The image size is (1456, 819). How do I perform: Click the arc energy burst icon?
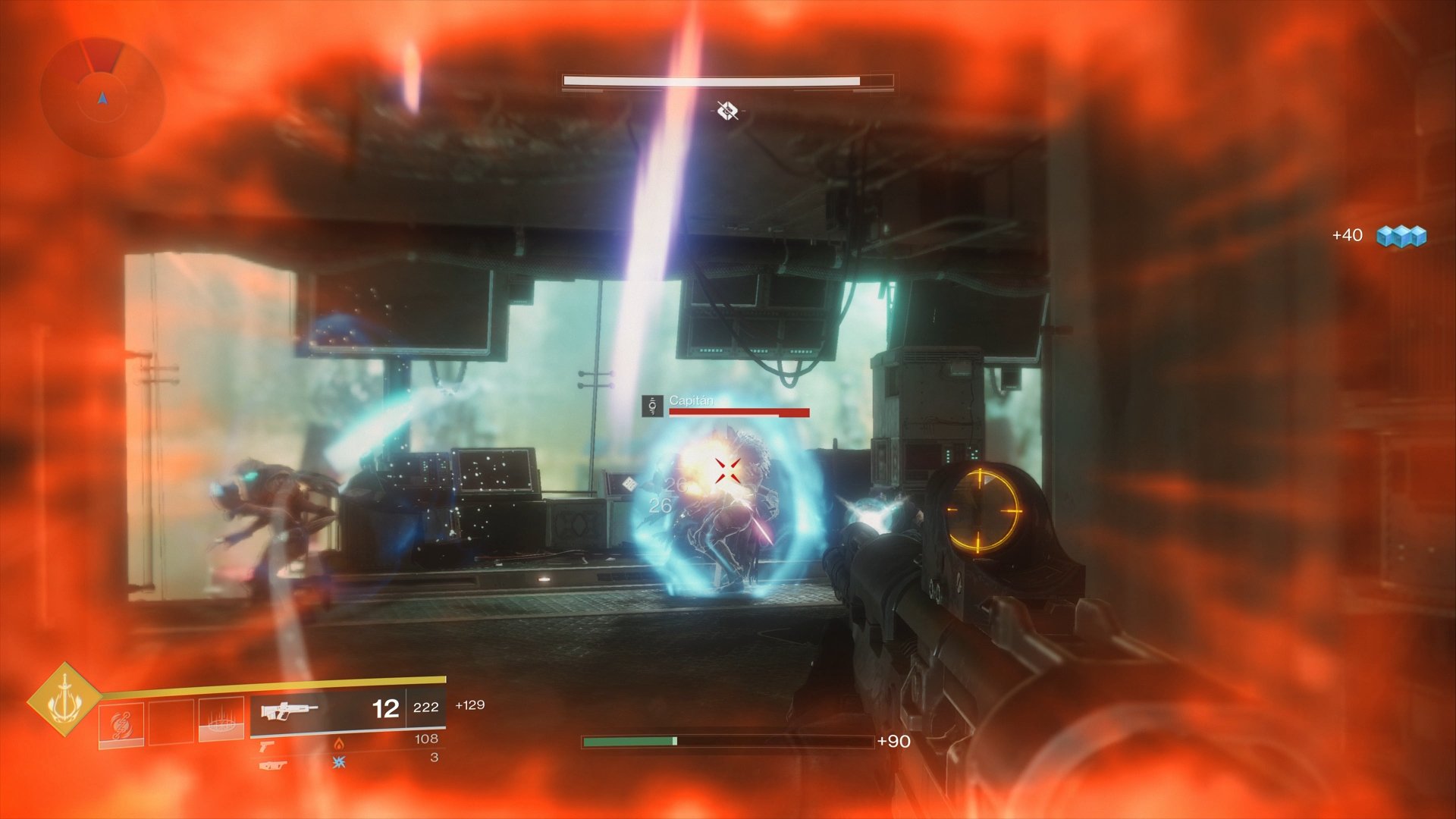(337, 764)
